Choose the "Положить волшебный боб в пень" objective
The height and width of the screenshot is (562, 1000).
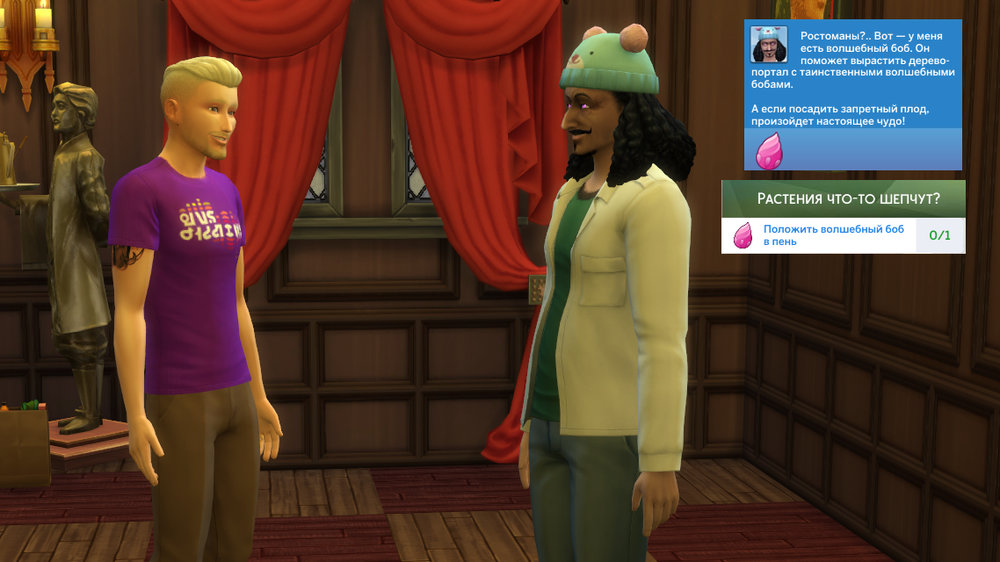[833, 236]
